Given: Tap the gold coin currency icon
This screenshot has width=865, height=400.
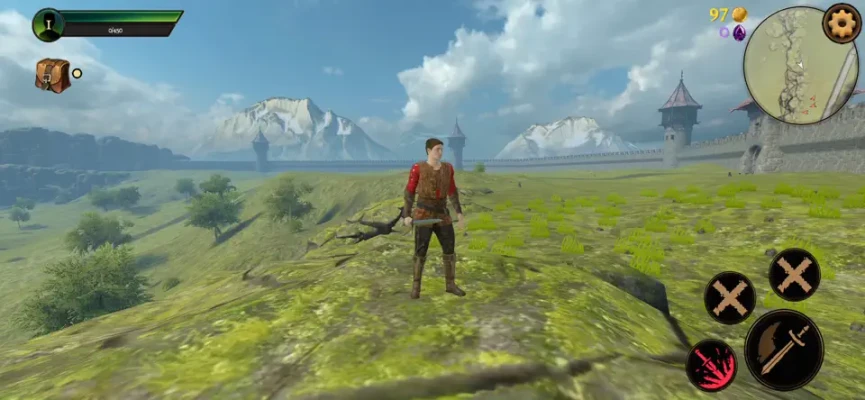Looking at the screenshot, I should click(x=739, y=14).
